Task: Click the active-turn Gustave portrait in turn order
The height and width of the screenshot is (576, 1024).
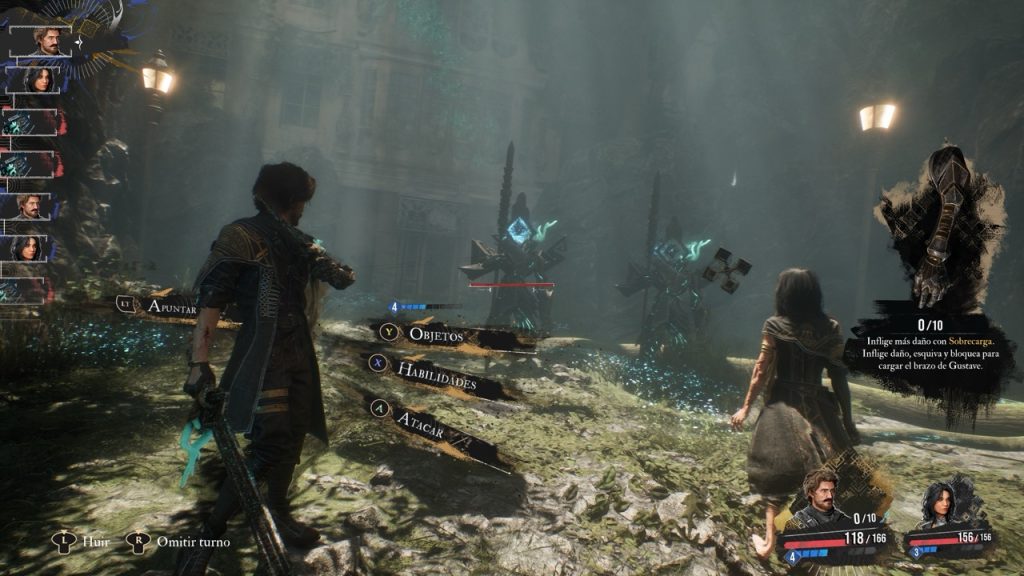Action: coord(41,42)
